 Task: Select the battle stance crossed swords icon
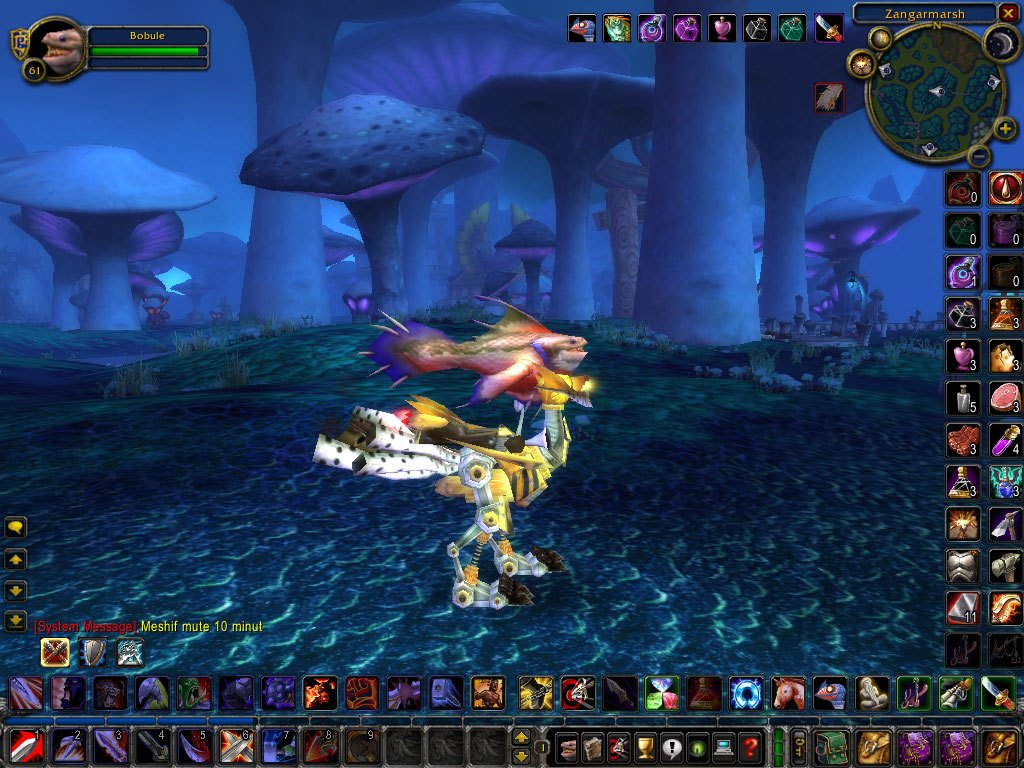(x=55, y=652)
